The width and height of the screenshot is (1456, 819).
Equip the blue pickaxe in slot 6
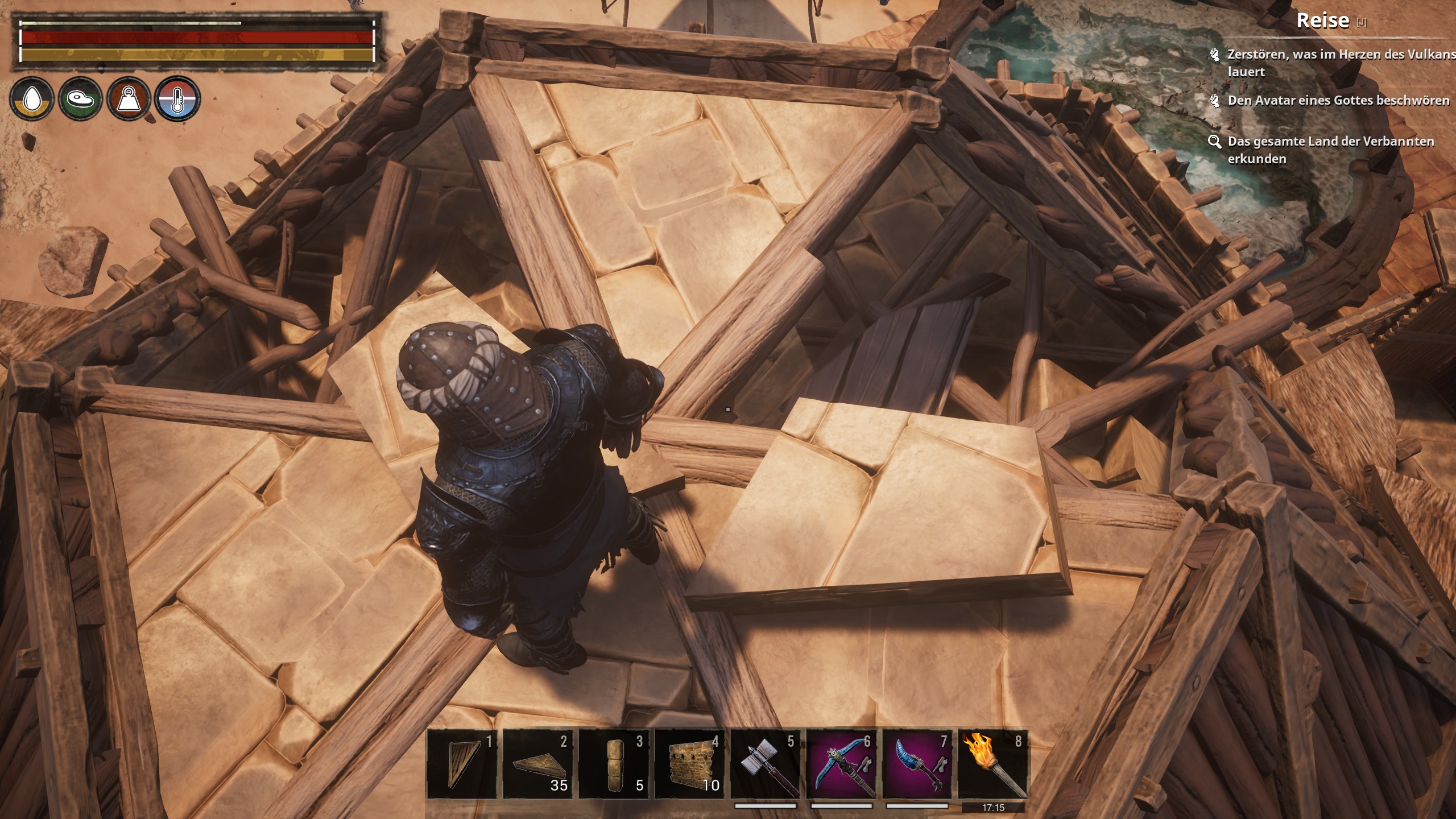[x=842, y=763]
